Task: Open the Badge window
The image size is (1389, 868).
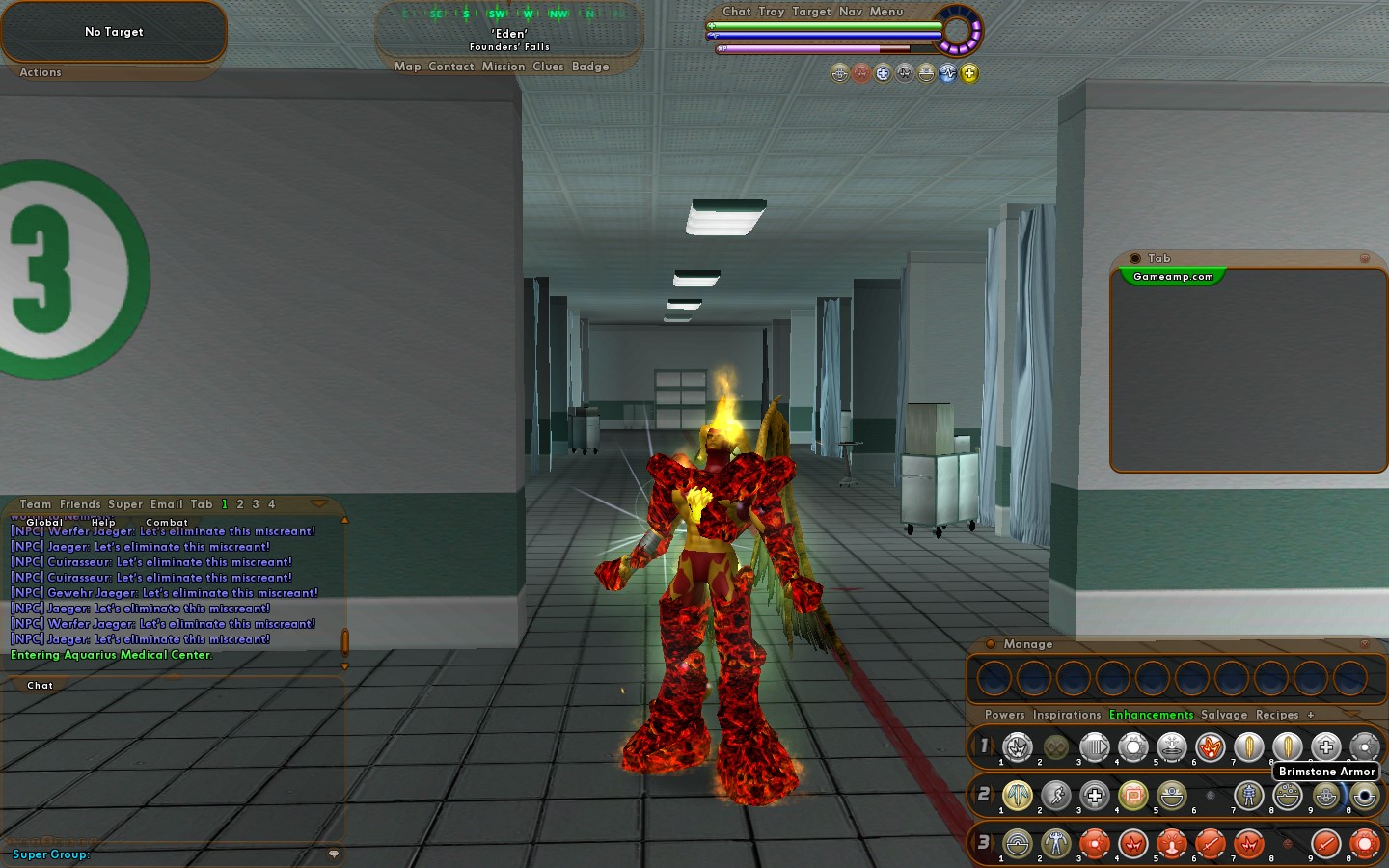Action: coord(590,67)
